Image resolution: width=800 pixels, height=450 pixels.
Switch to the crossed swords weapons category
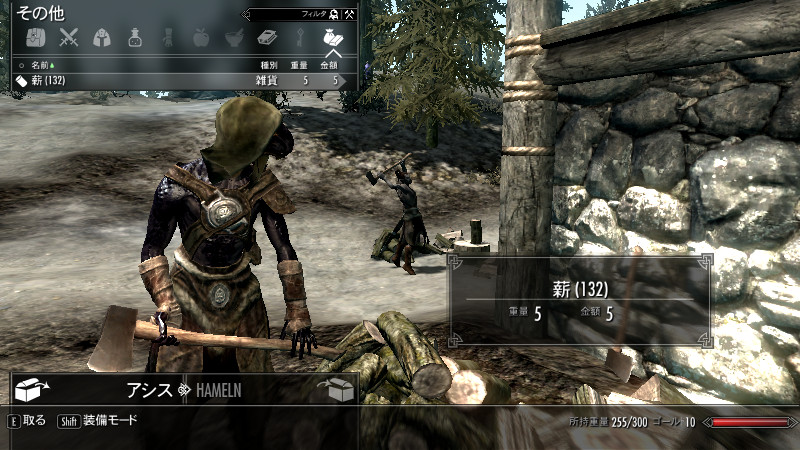point(68,38)
